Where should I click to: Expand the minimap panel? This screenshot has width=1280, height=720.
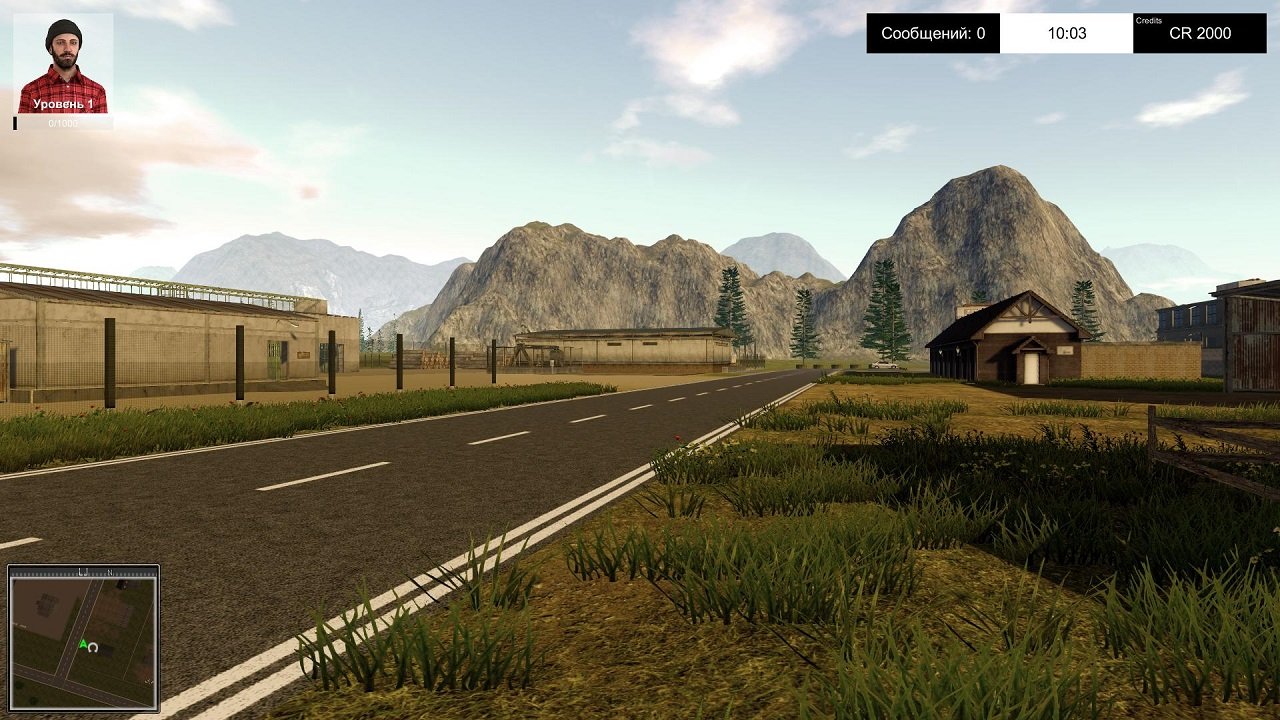coord(83,637)
